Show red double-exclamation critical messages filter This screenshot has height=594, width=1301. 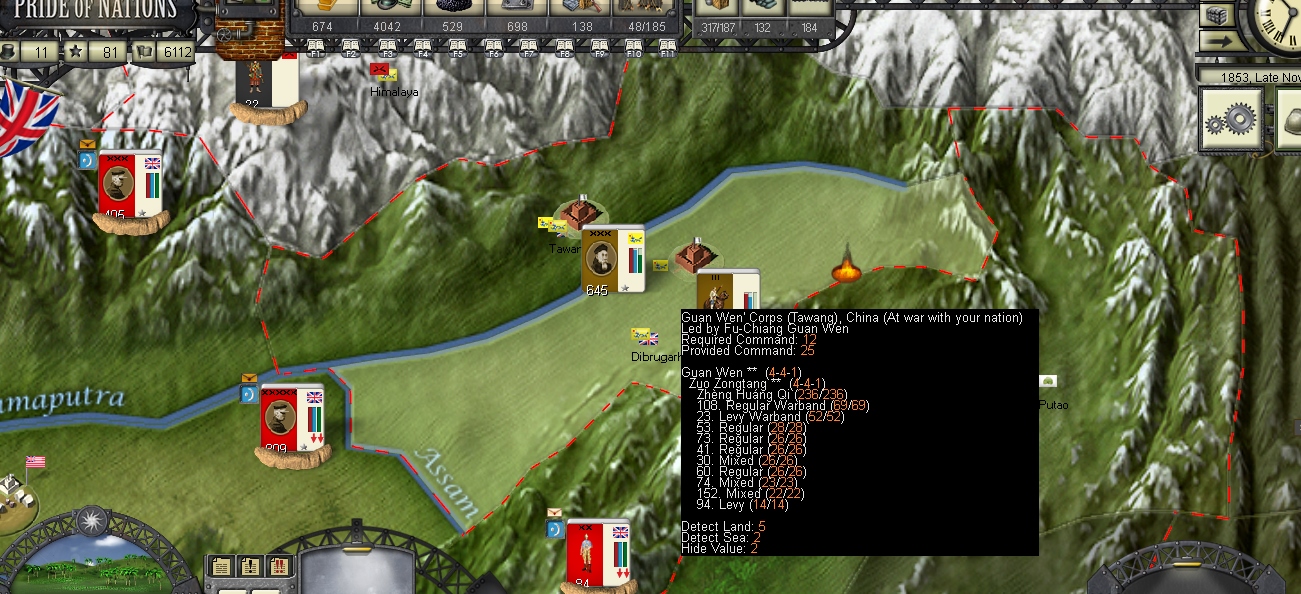point(279,567)
